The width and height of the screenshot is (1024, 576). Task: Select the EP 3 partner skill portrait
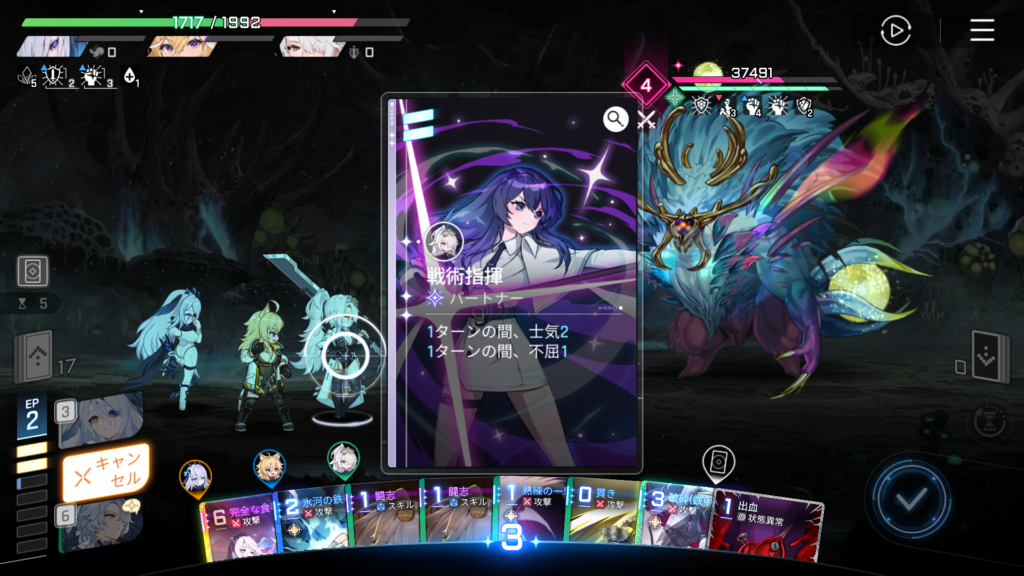pos(100,419)
